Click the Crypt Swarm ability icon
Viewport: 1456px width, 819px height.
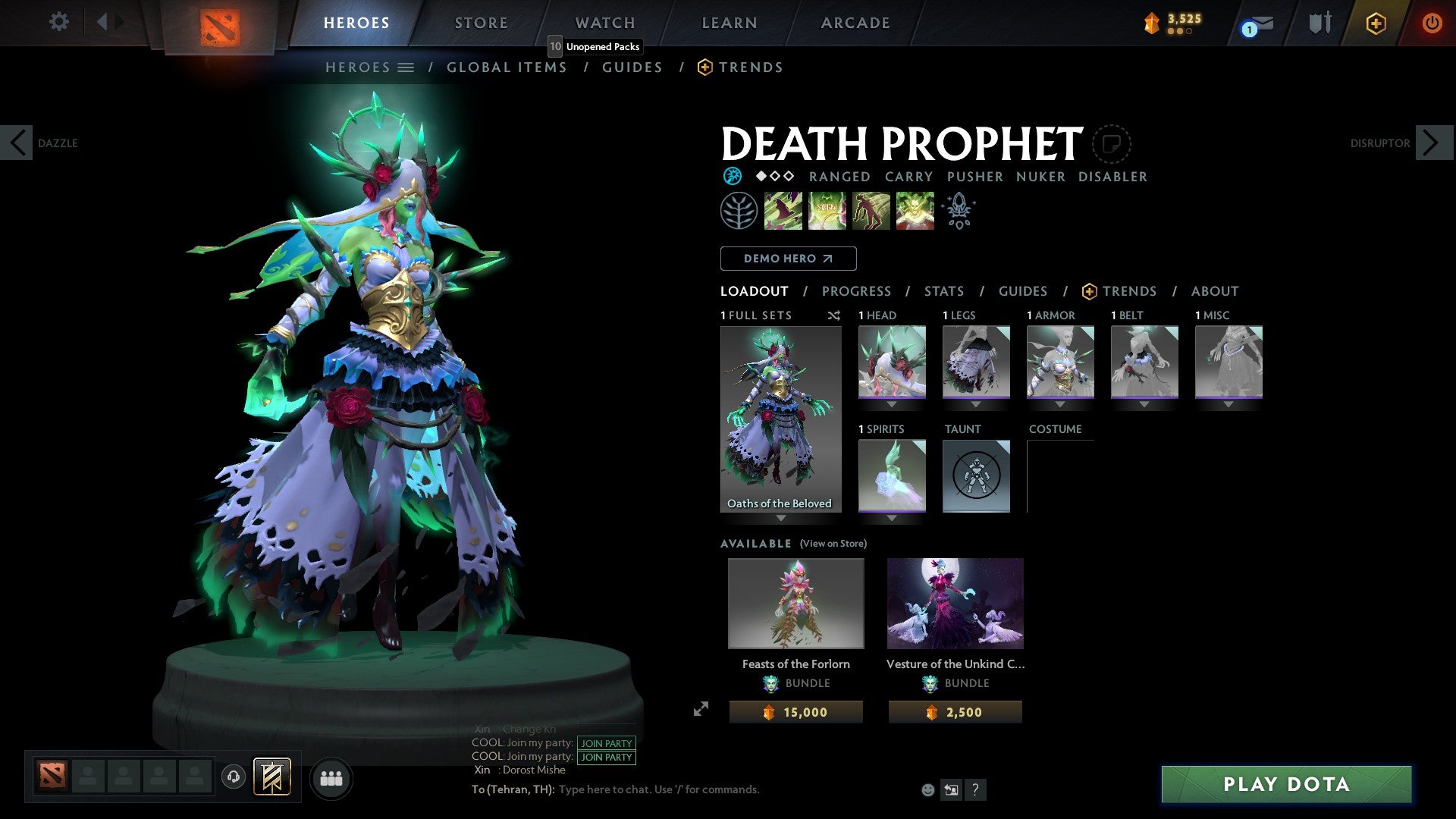783,210
